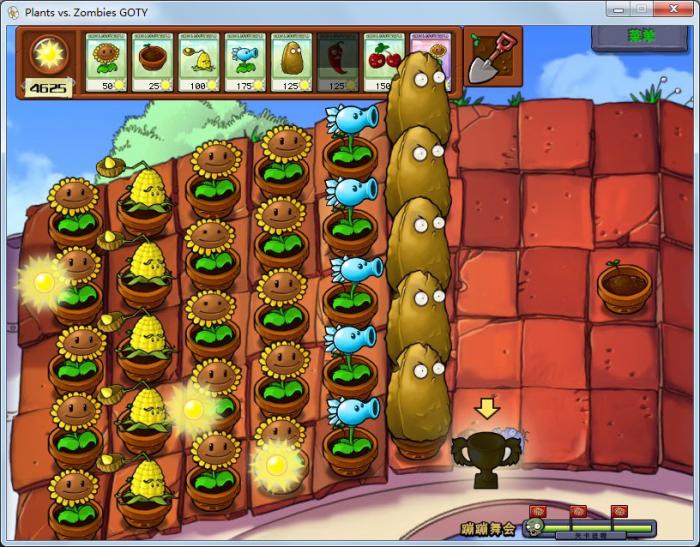The height and width of the screenshot is (547, 700).
Task: Choose the Flower Pot seed packet
Action: (x=153, y=63)
